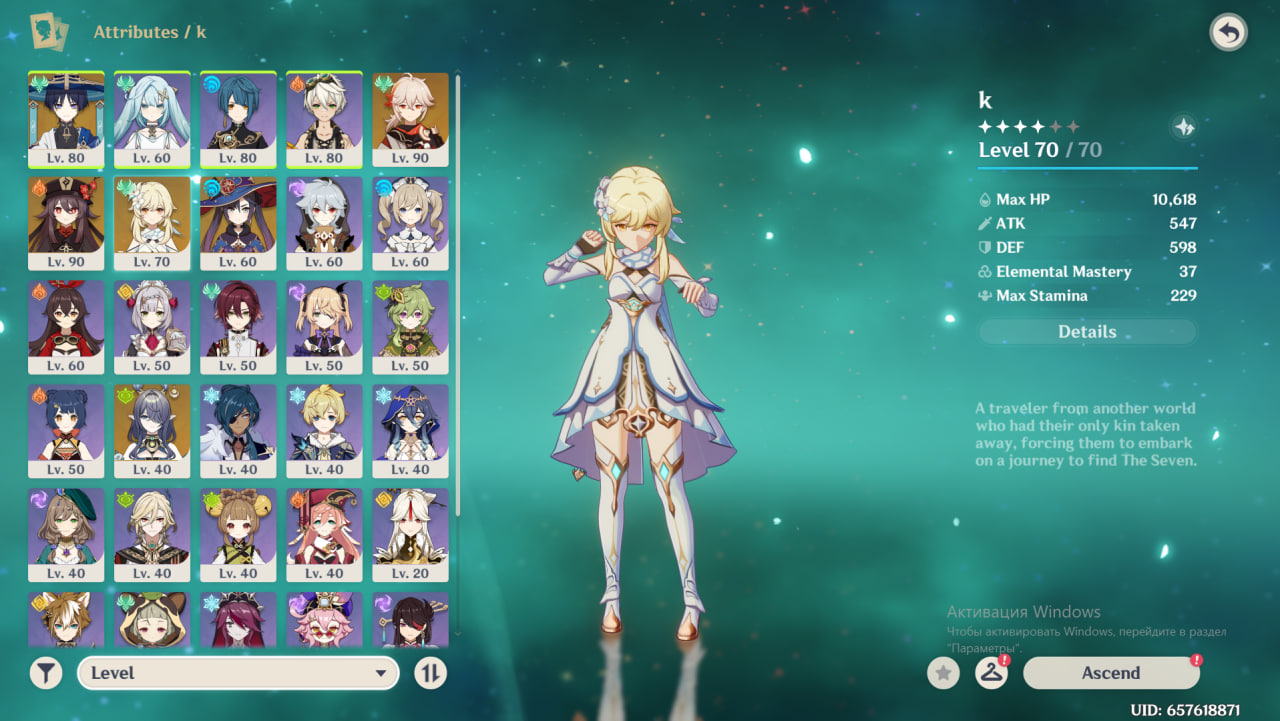Pick Bennett in the character grid

(324, 119)
